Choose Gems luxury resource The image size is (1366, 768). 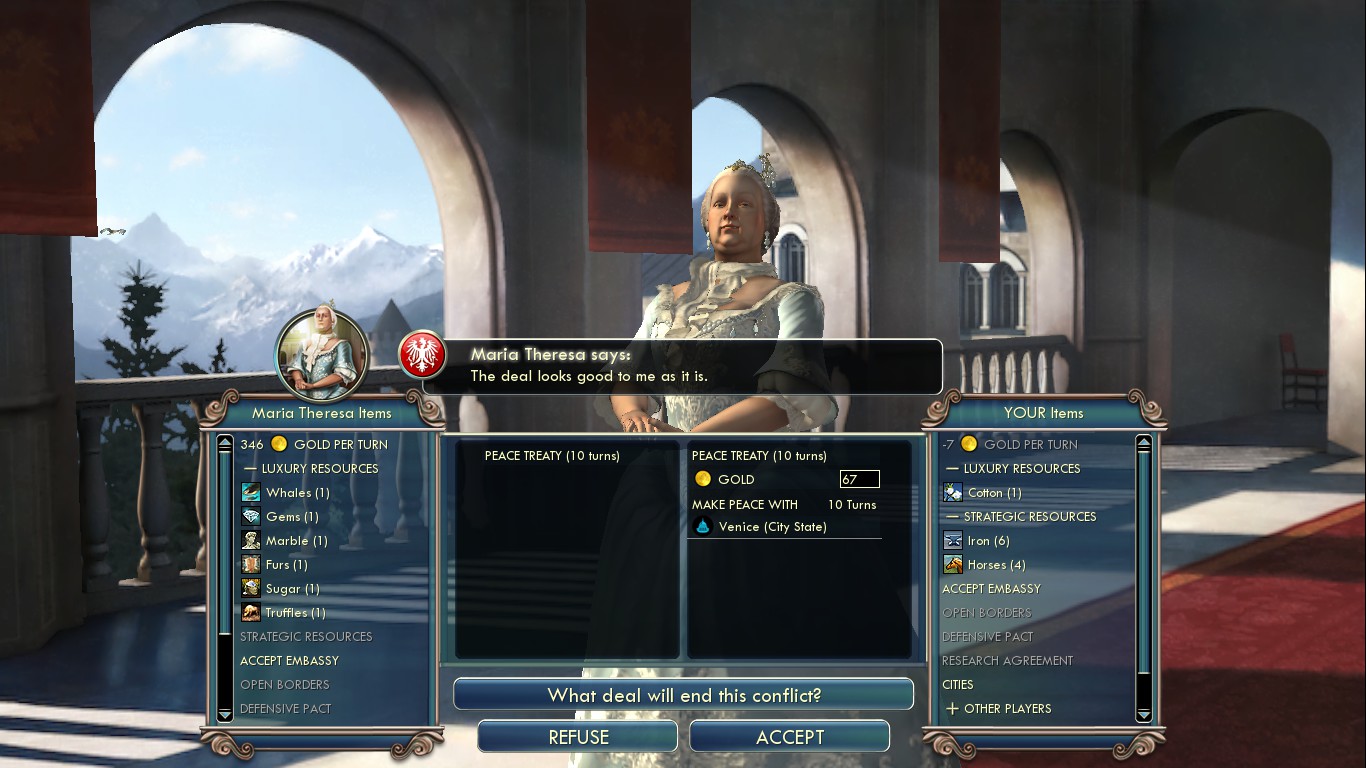tap(292, 516)
